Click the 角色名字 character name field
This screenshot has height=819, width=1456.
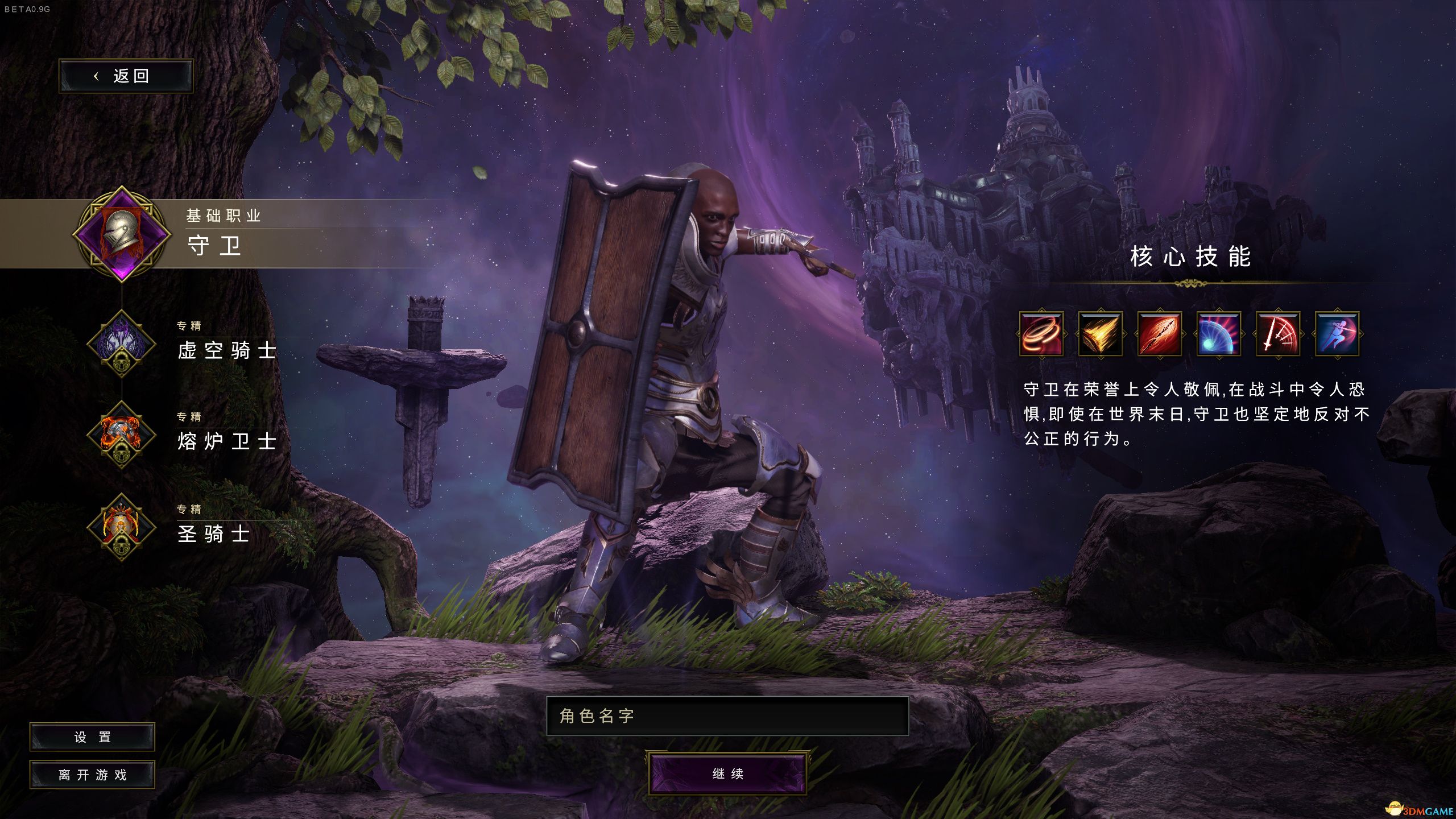pyautogui.click(x=727, y=715)
